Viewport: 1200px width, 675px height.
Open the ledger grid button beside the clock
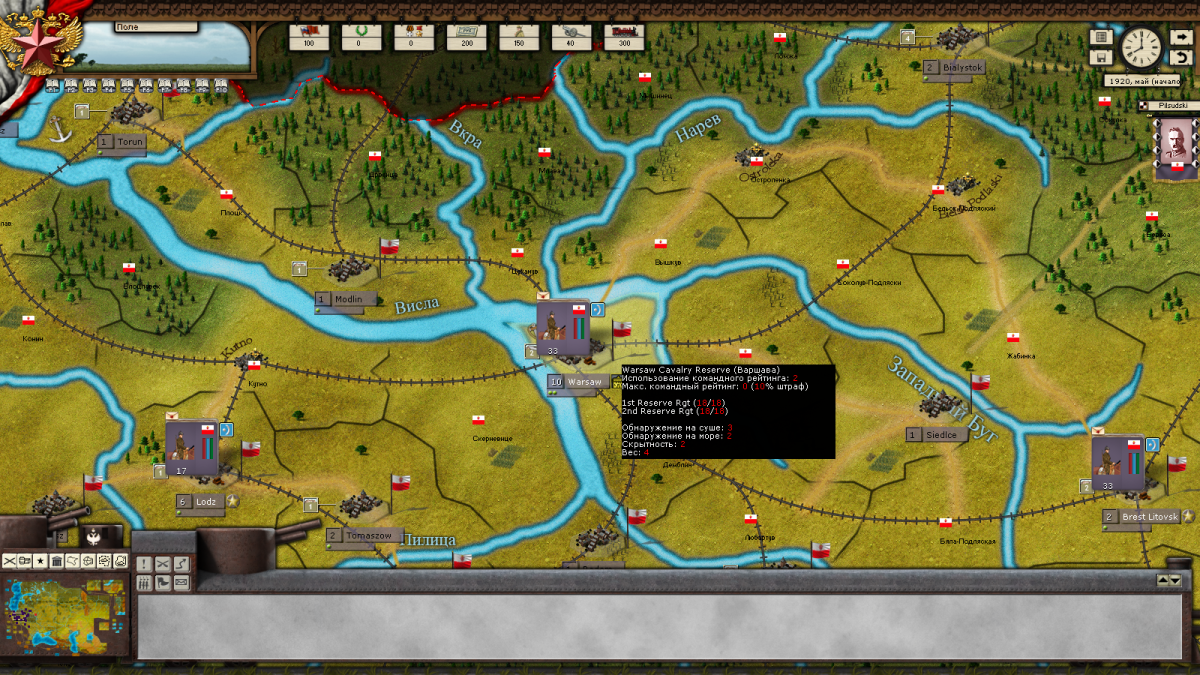tap(1101, 37)
